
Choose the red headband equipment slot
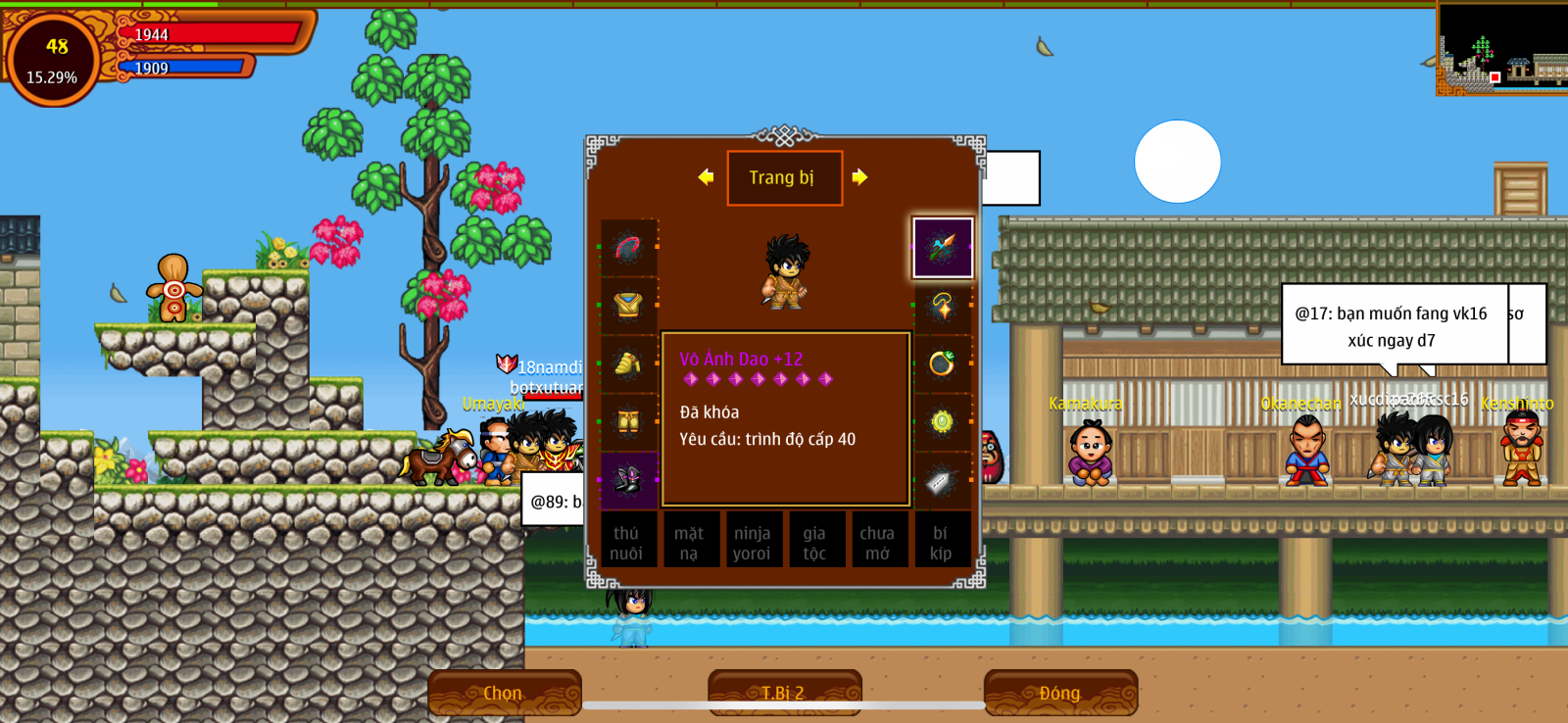pos(628,248)
